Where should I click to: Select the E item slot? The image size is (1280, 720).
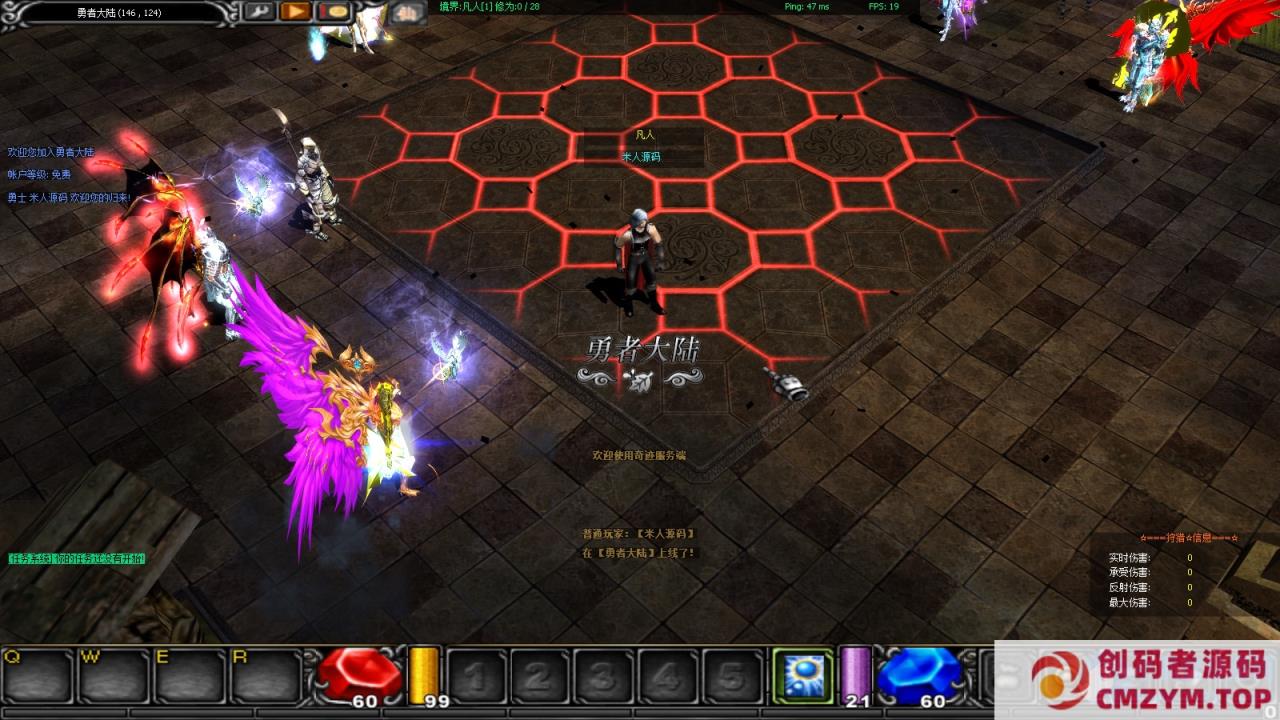coord(190,677)
